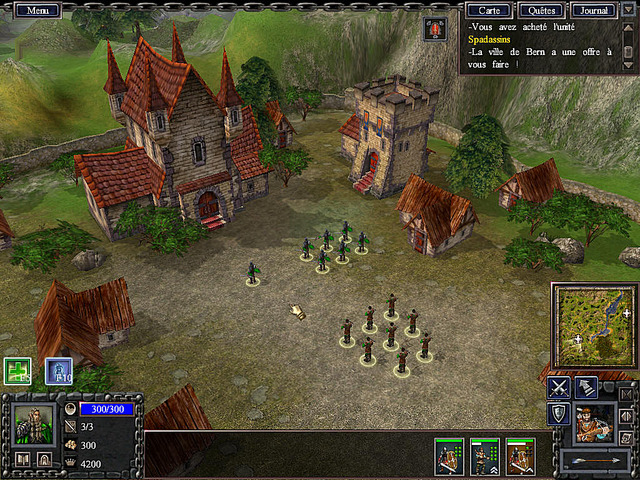Click the message log down arrow

(628, 65)
